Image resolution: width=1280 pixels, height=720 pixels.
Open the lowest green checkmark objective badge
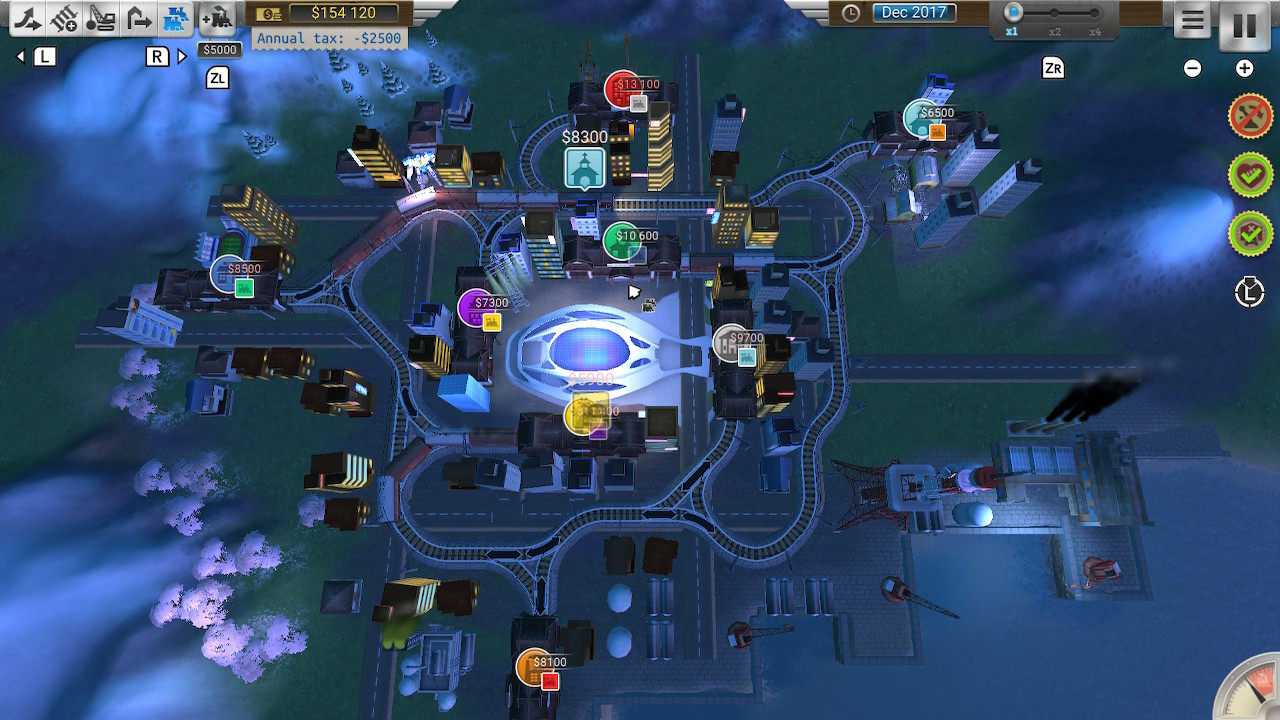click(x=1249, y=234)
